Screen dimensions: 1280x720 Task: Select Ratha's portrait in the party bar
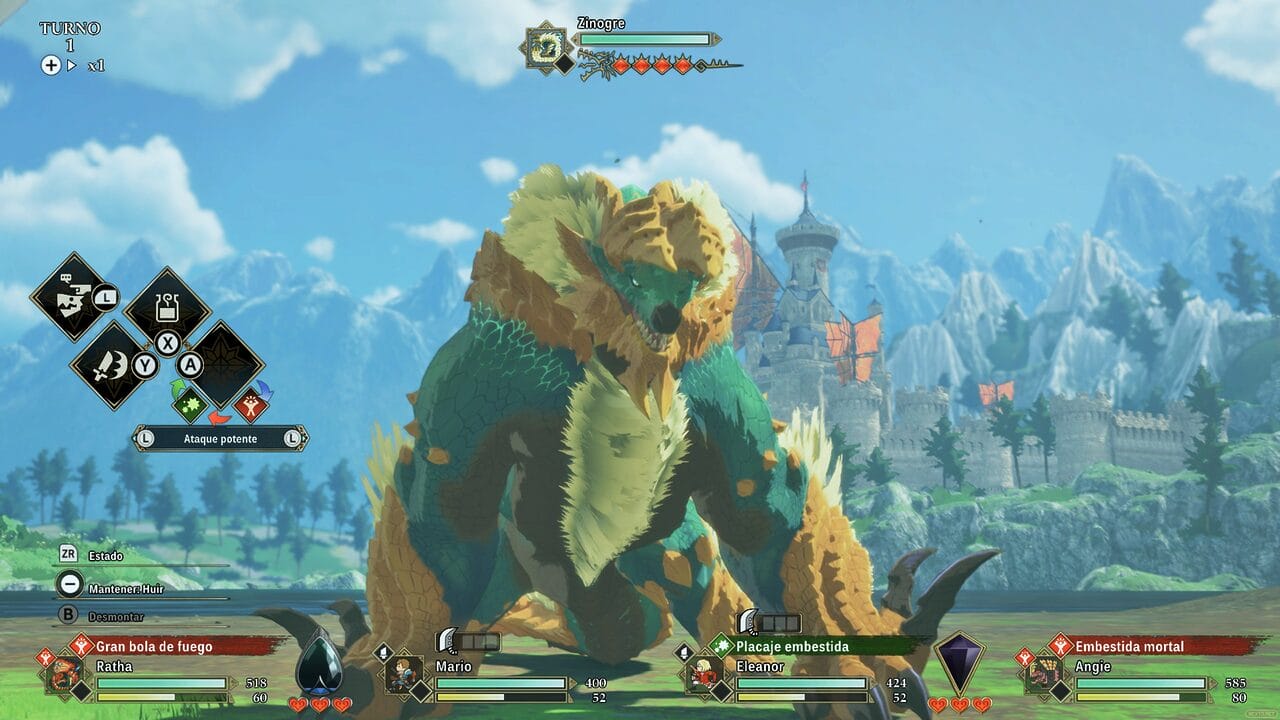coord(66,672)
